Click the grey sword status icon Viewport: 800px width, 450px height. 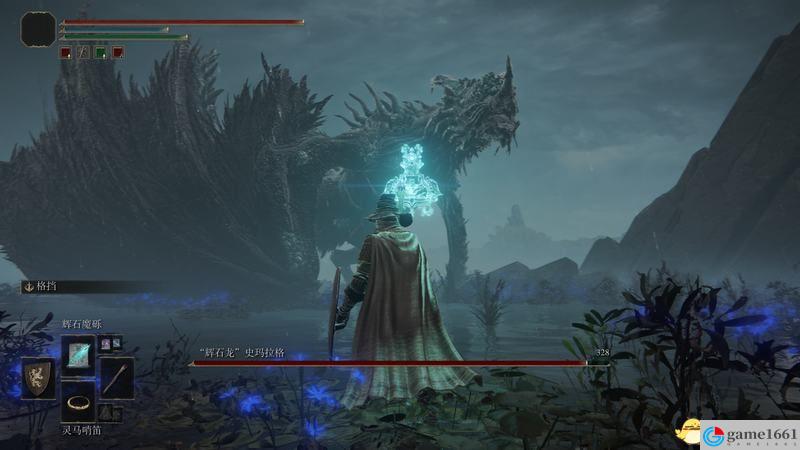83,52
